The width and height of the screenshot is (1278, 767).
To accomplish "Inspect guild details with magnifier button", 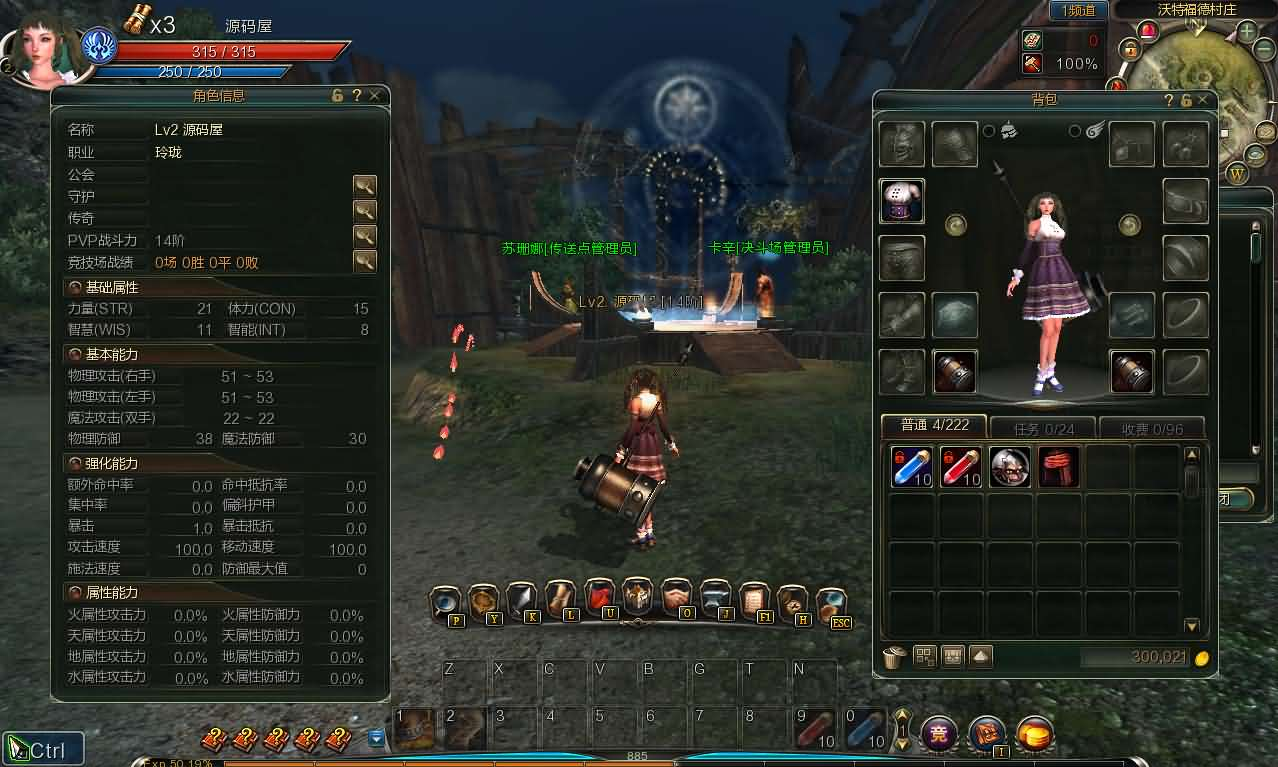I will pyautogui.click(x=364, y=185).
